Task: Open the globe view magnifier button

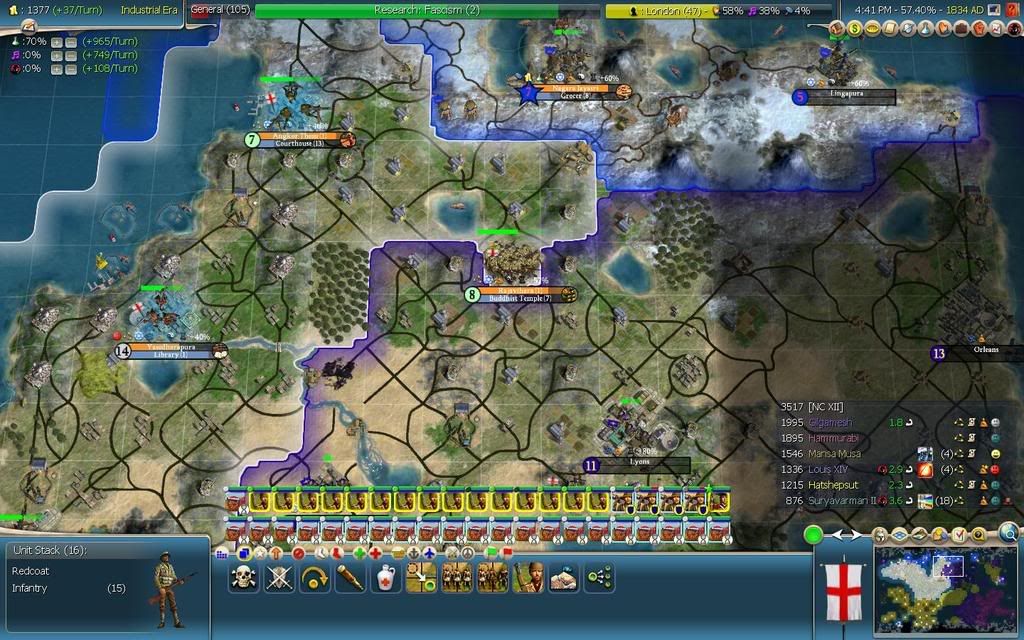Action: (1009, 534)
